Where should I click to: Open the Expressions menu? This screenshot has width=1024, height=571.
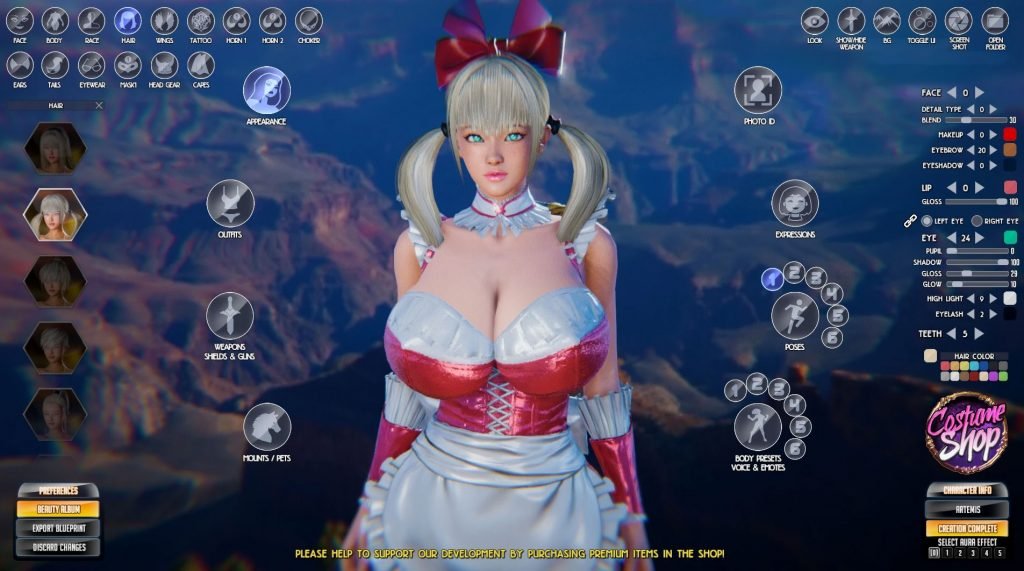[x=795, y=203]
